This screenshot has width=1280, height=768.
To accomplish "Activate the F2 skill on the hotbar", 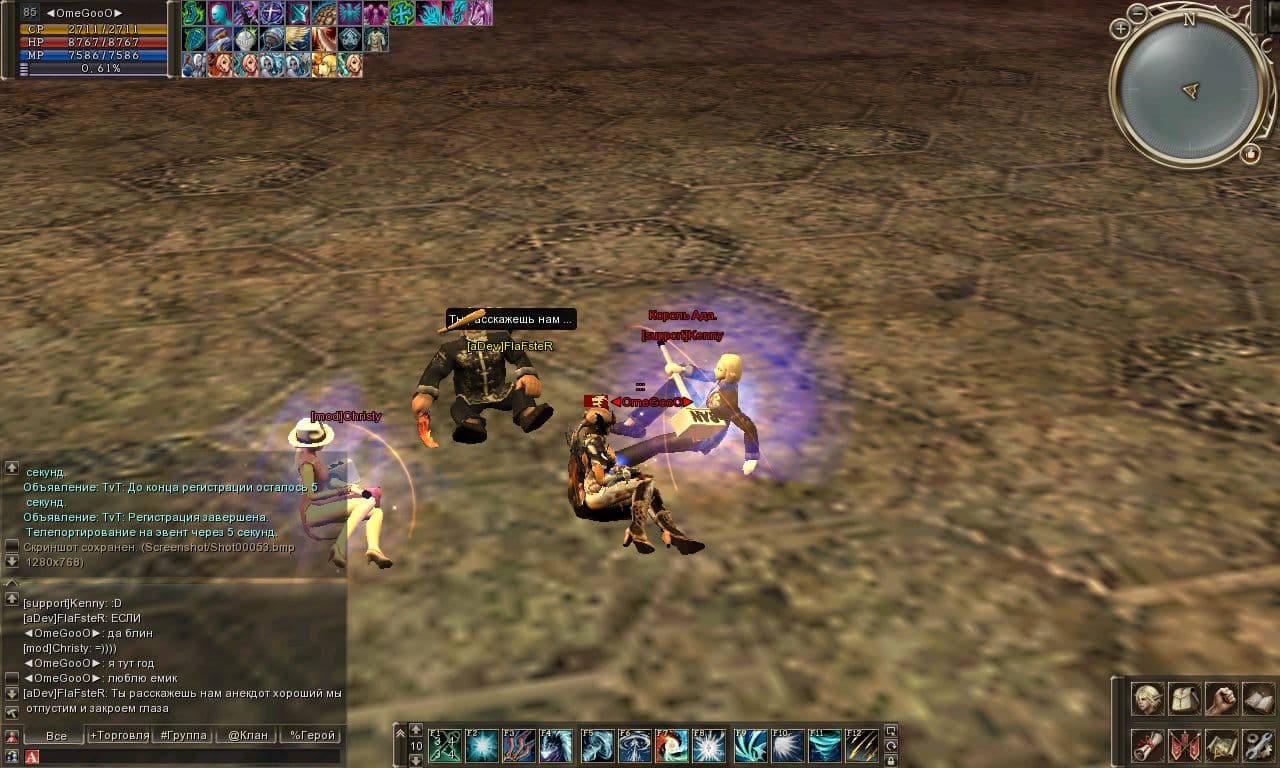I will (x=482, y=746).
